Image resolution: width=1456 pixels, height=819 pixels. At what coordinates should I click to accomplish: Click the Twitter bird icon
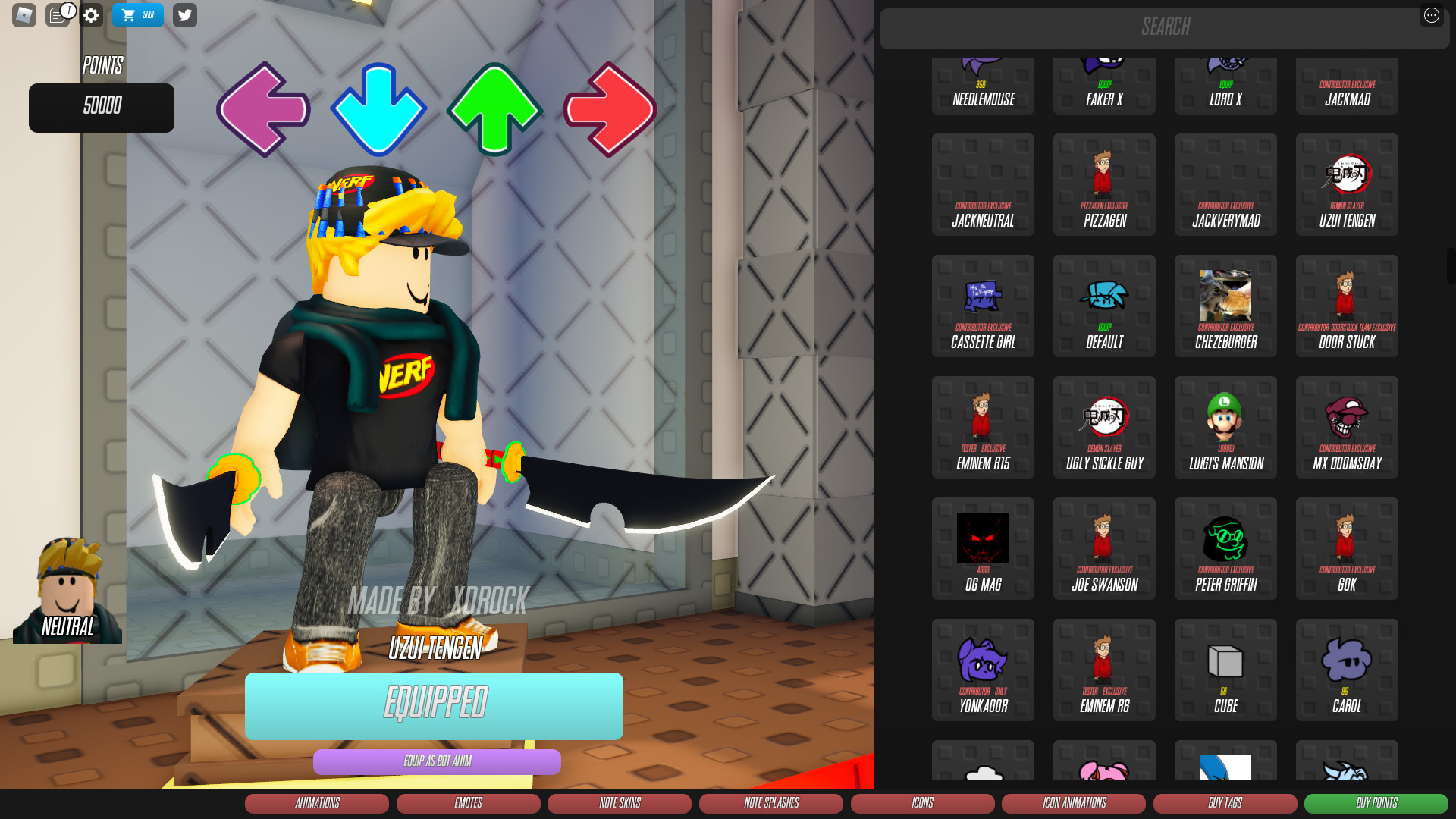(x=184, y=14)
